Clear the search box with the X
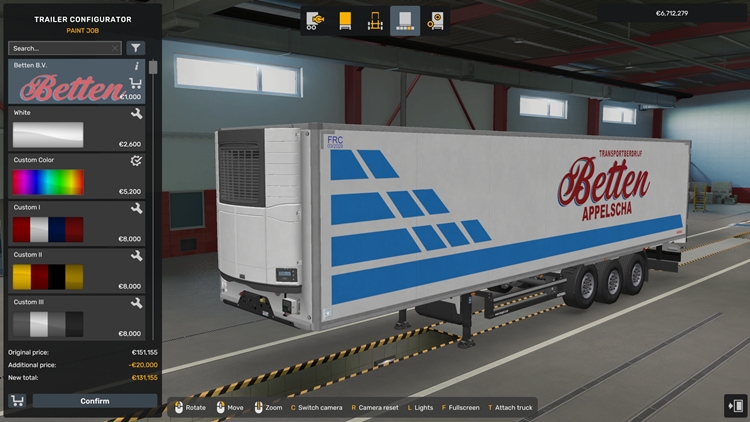 pyautogui.click(x=115, y=48)
